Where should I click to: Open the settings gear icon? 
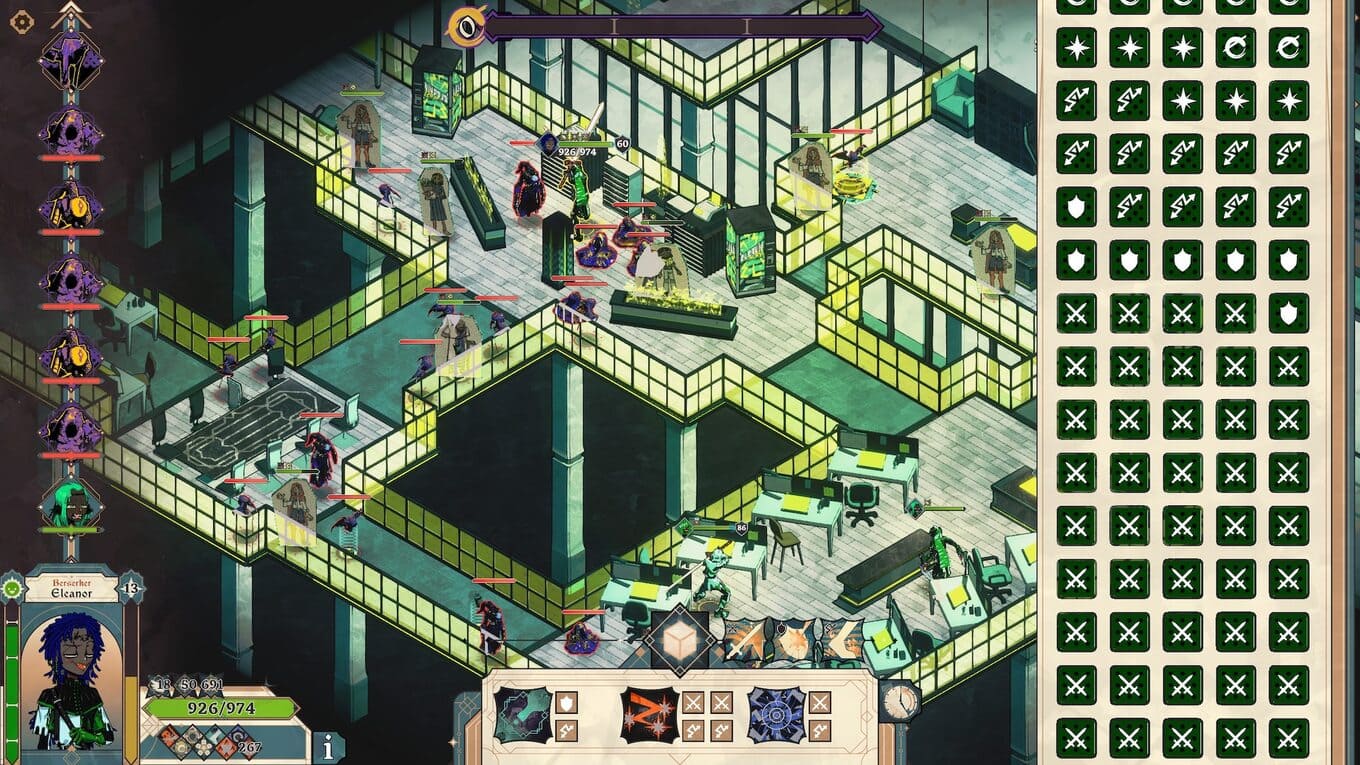pos(22,22)
